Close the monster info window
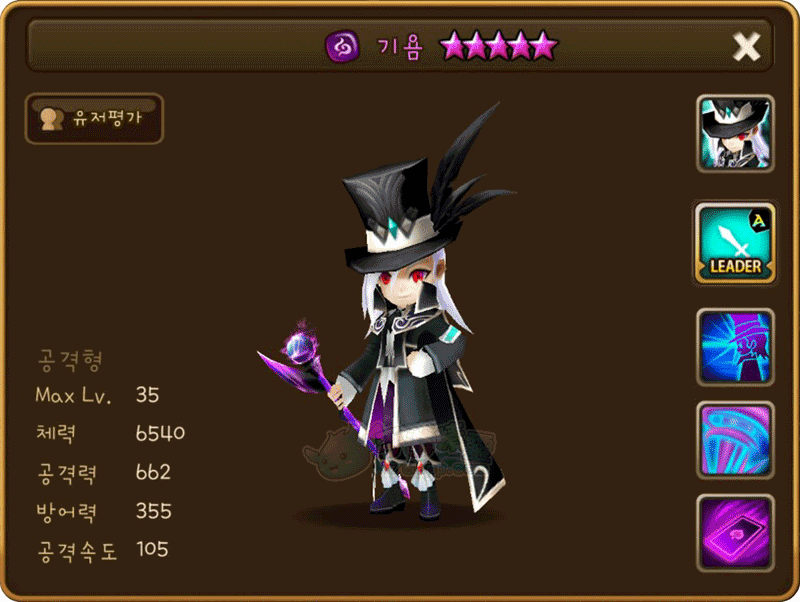The image size is (800, 602). 747,46
